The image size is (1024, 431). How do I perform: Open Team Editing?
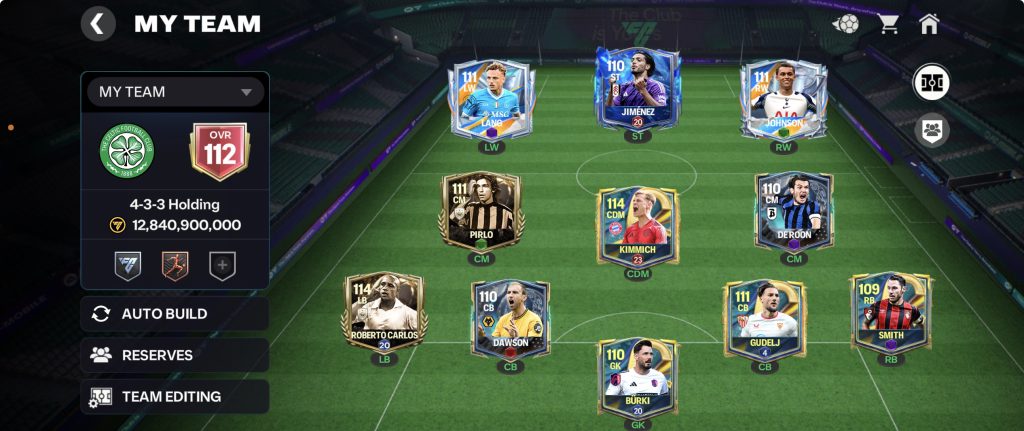click(x=175, y=396)
